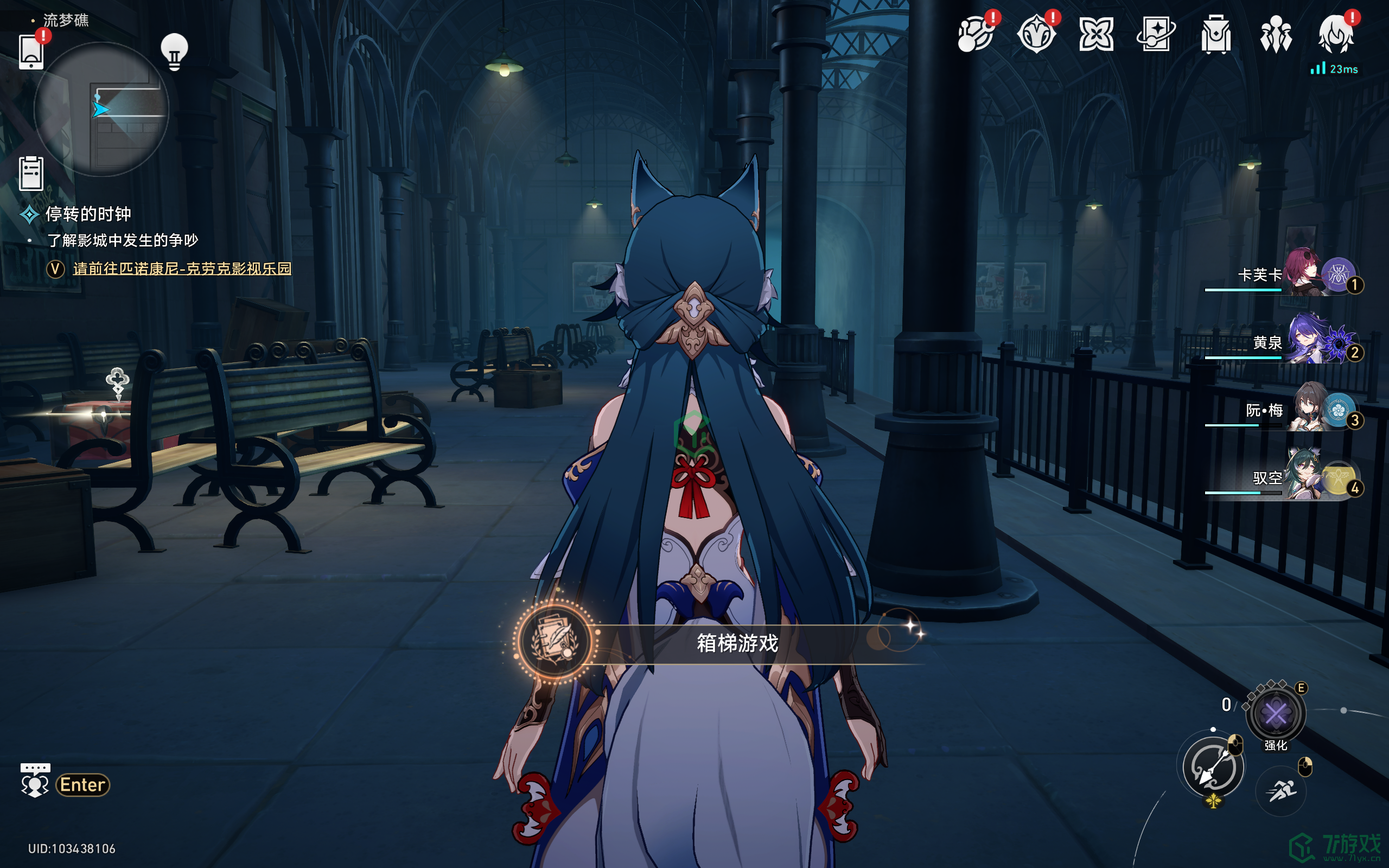The height and width of the screenshot is (868, 1389).
Task: Switch to party member 阮•梅
Action: click(x=1302, y=410)
